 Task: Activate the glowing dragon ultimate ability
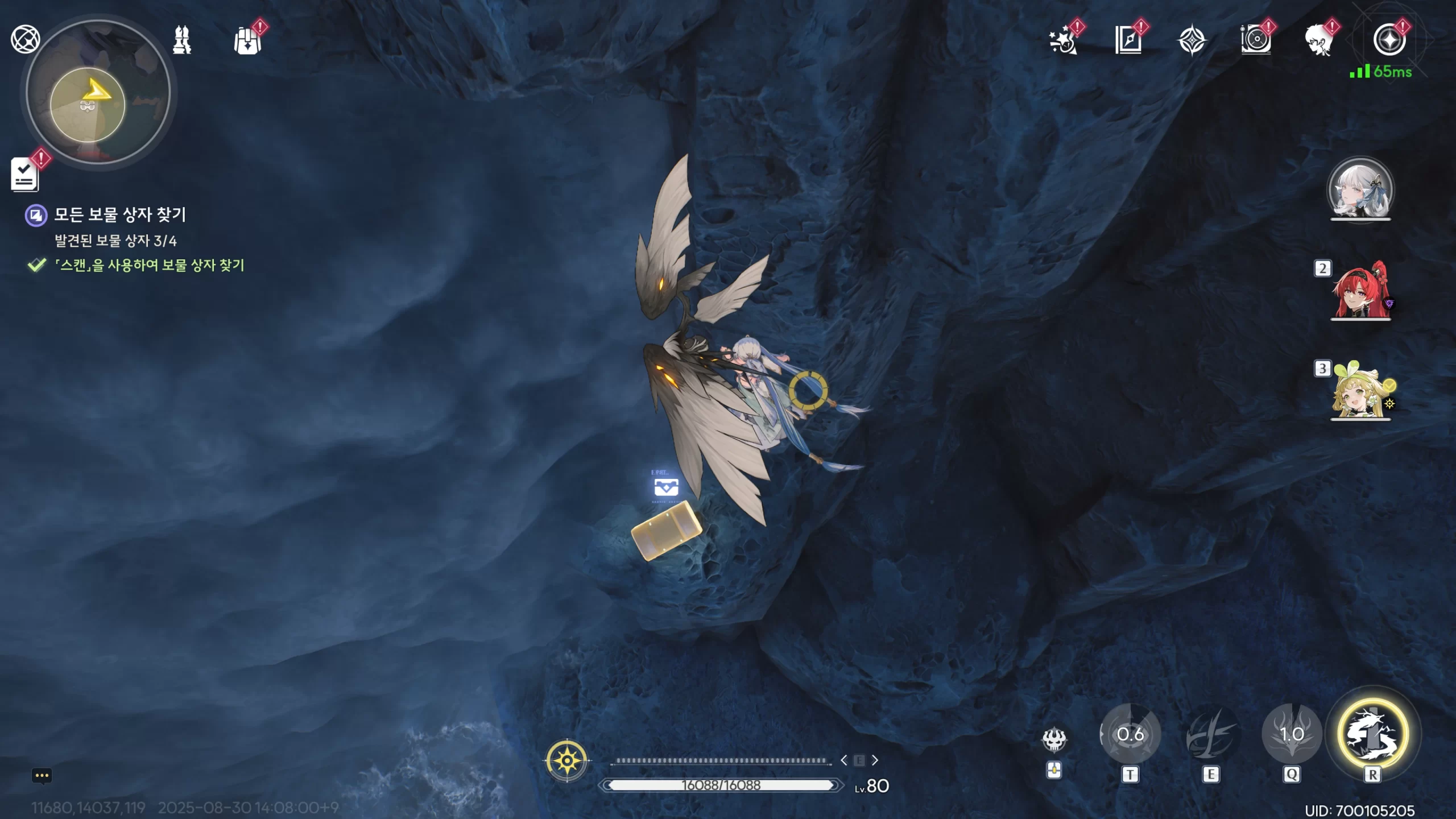pos(1373,734)
